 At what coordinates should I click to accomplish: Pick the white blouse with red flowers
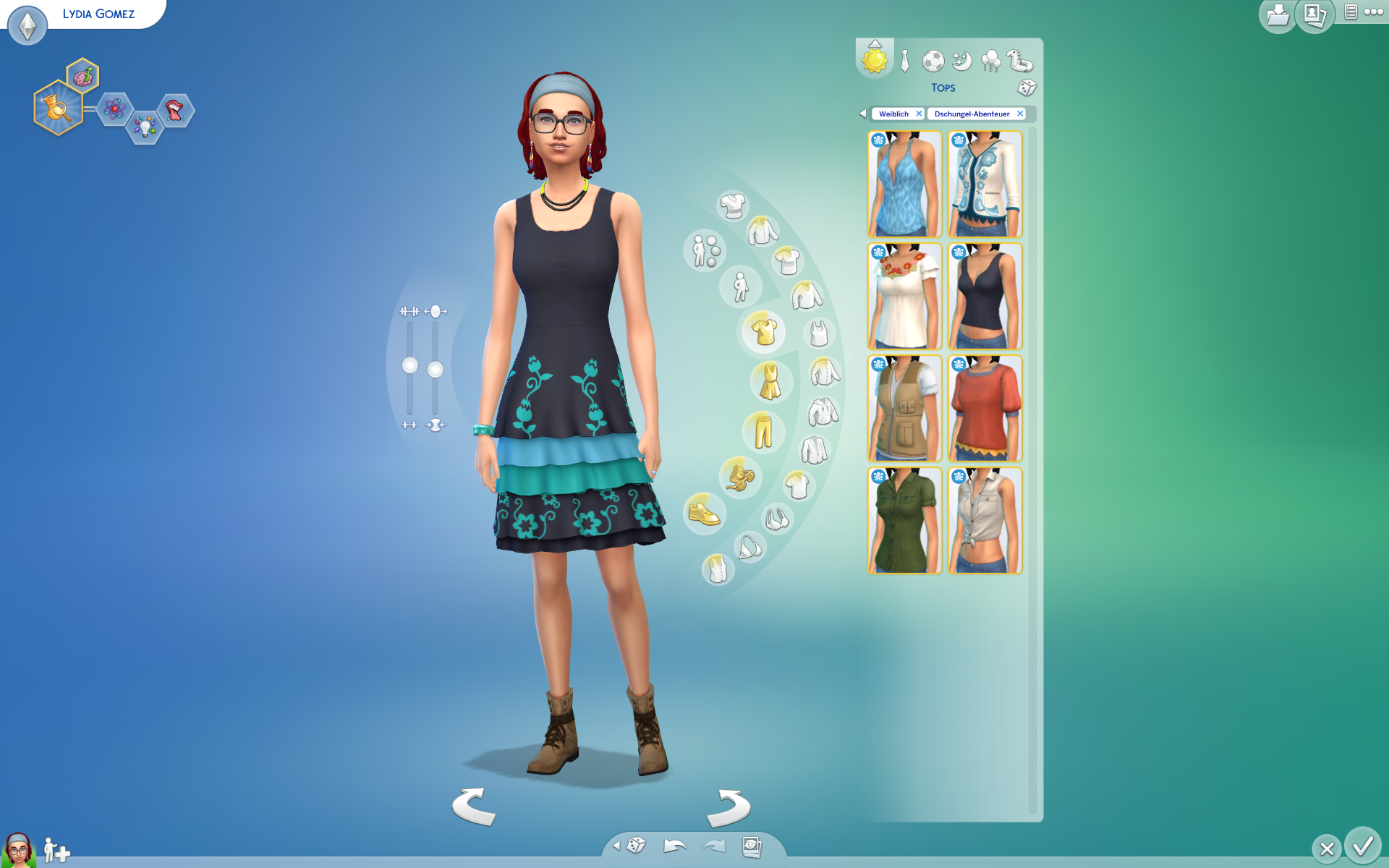904,297
